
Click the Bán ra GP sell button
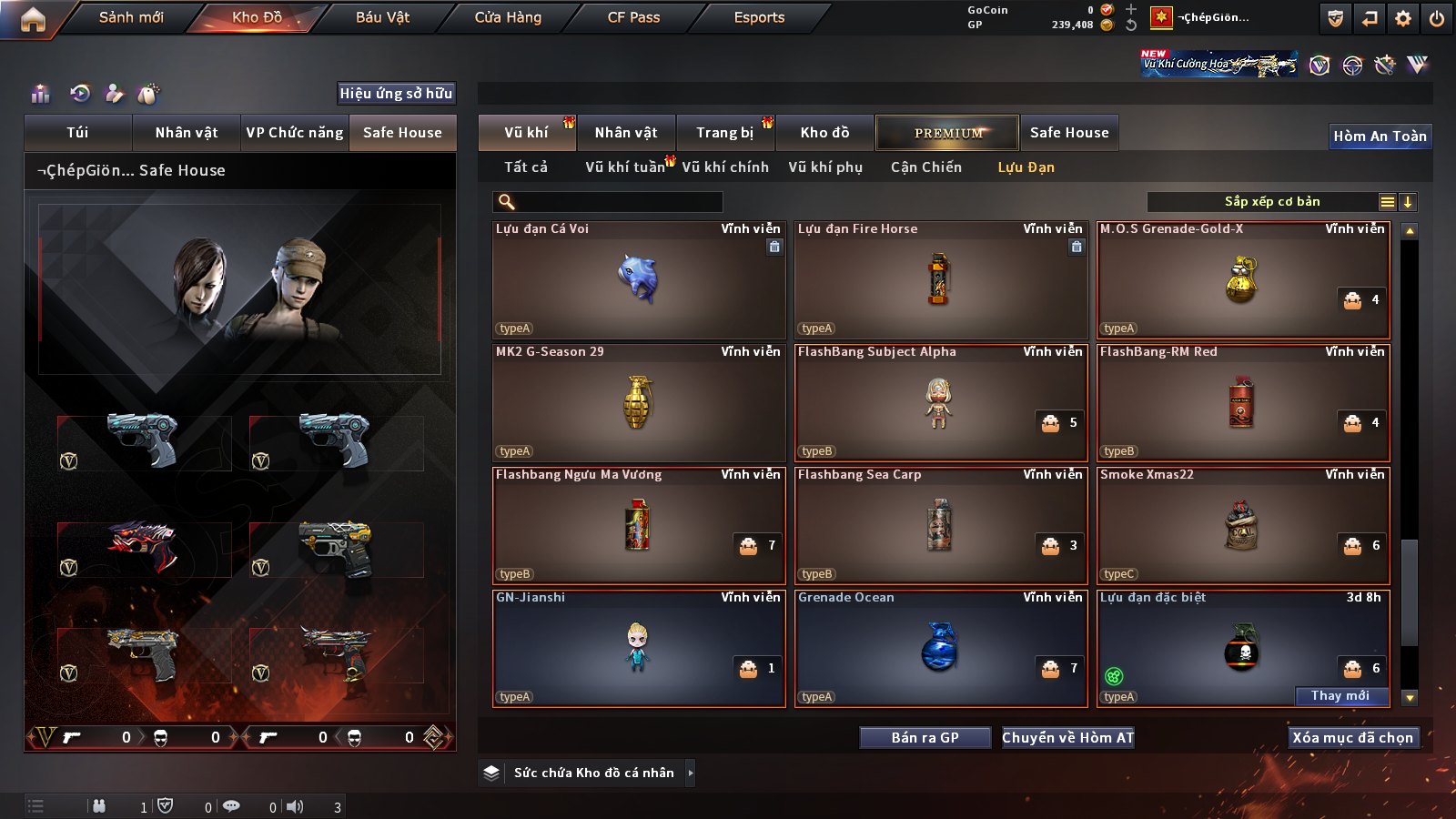click(925, 738)
